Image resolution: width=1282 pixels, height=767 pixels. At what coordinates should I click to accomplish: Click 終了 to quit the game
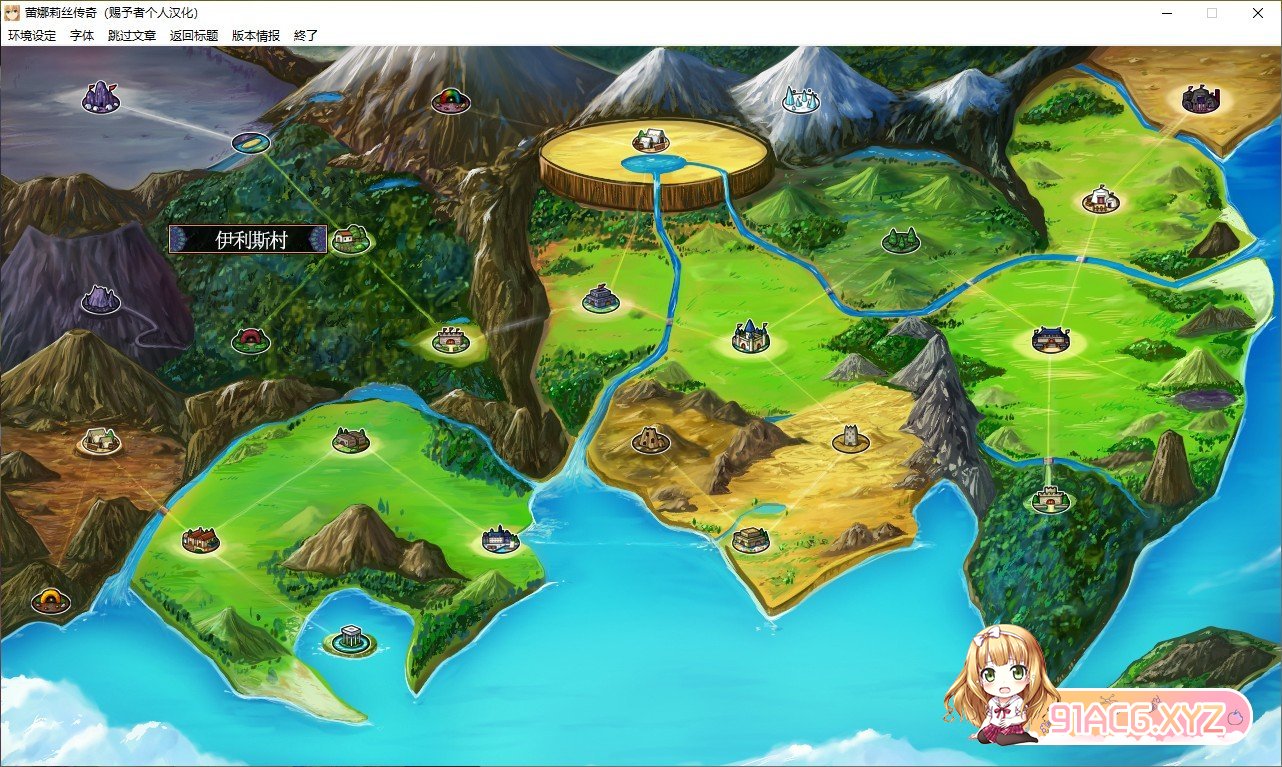(x=306, y=35)
